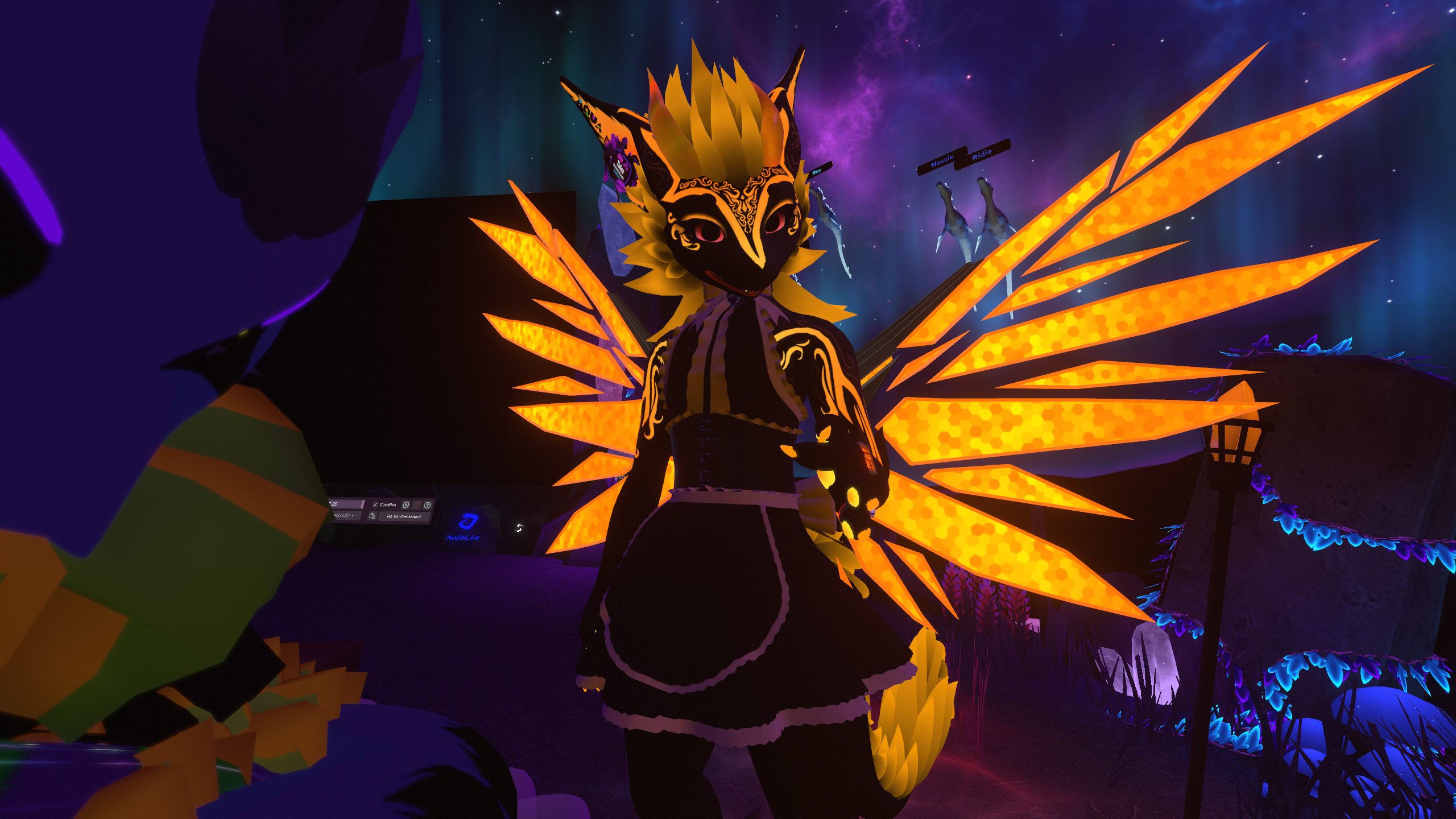Open the video player gear settings

click(406, 505)
